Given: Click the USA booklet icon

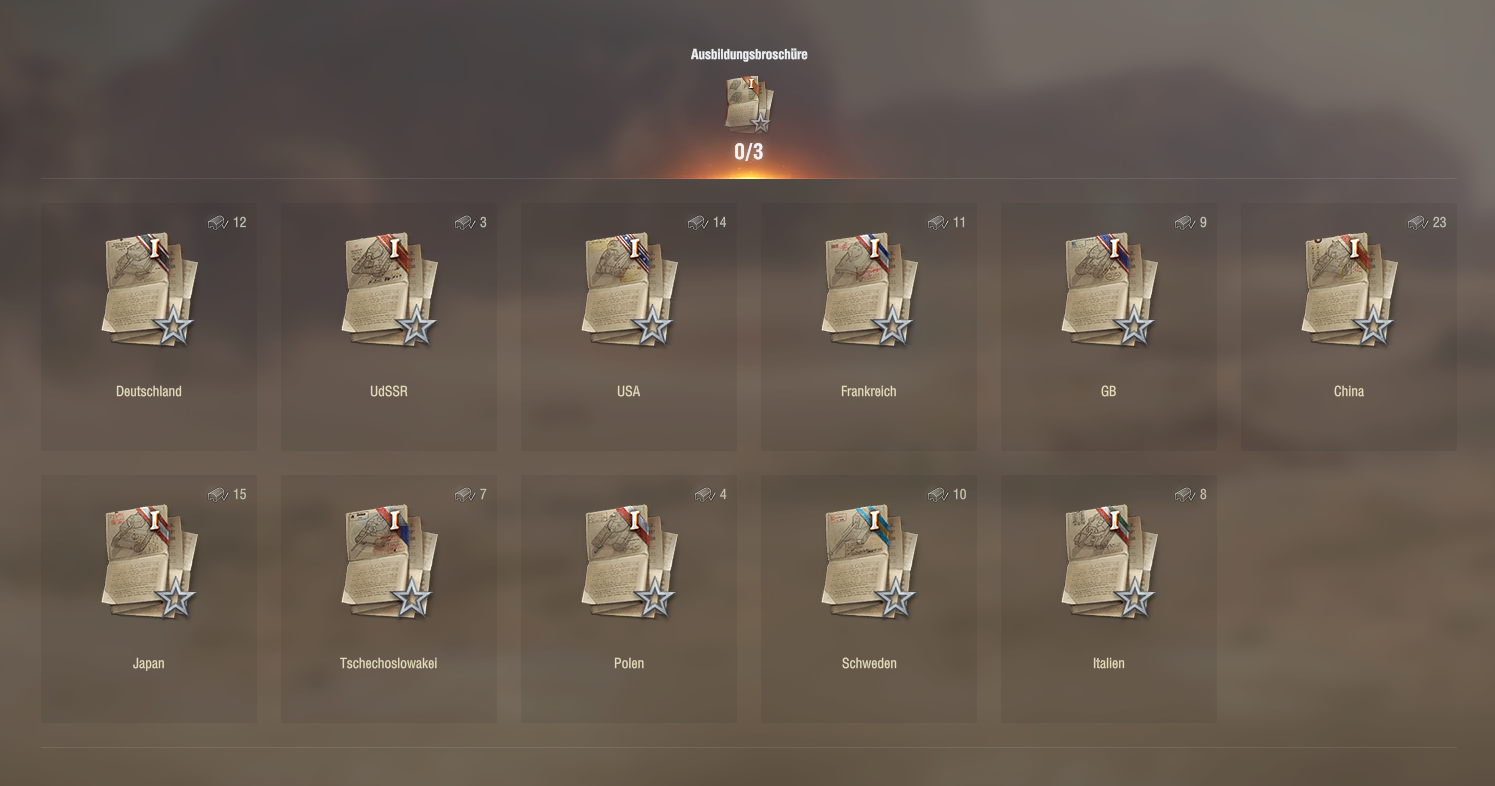Looking at the screenshot, I should (x=629, y=288).
